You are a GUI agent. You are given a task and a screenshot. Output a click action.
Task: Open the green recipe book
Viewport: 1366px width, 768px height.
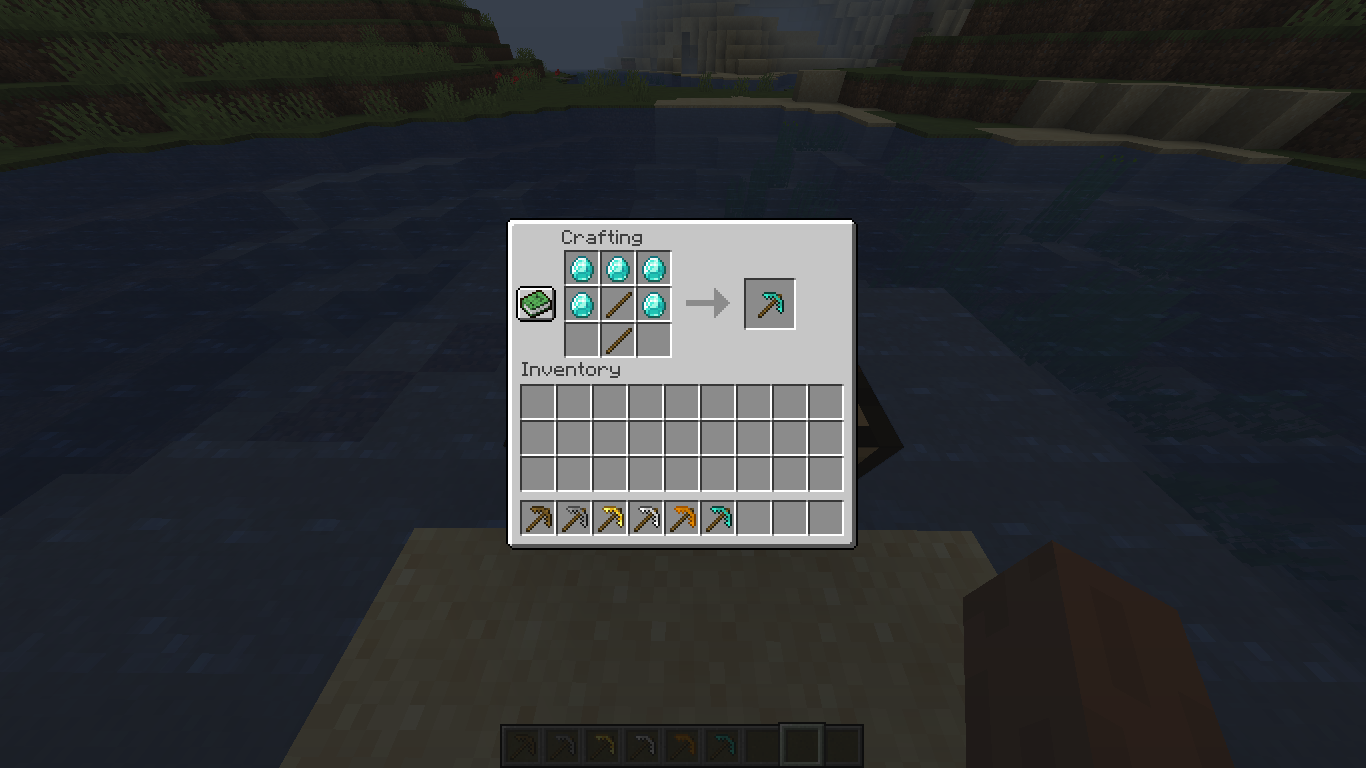pyautogui.click(x=536, y=302)
